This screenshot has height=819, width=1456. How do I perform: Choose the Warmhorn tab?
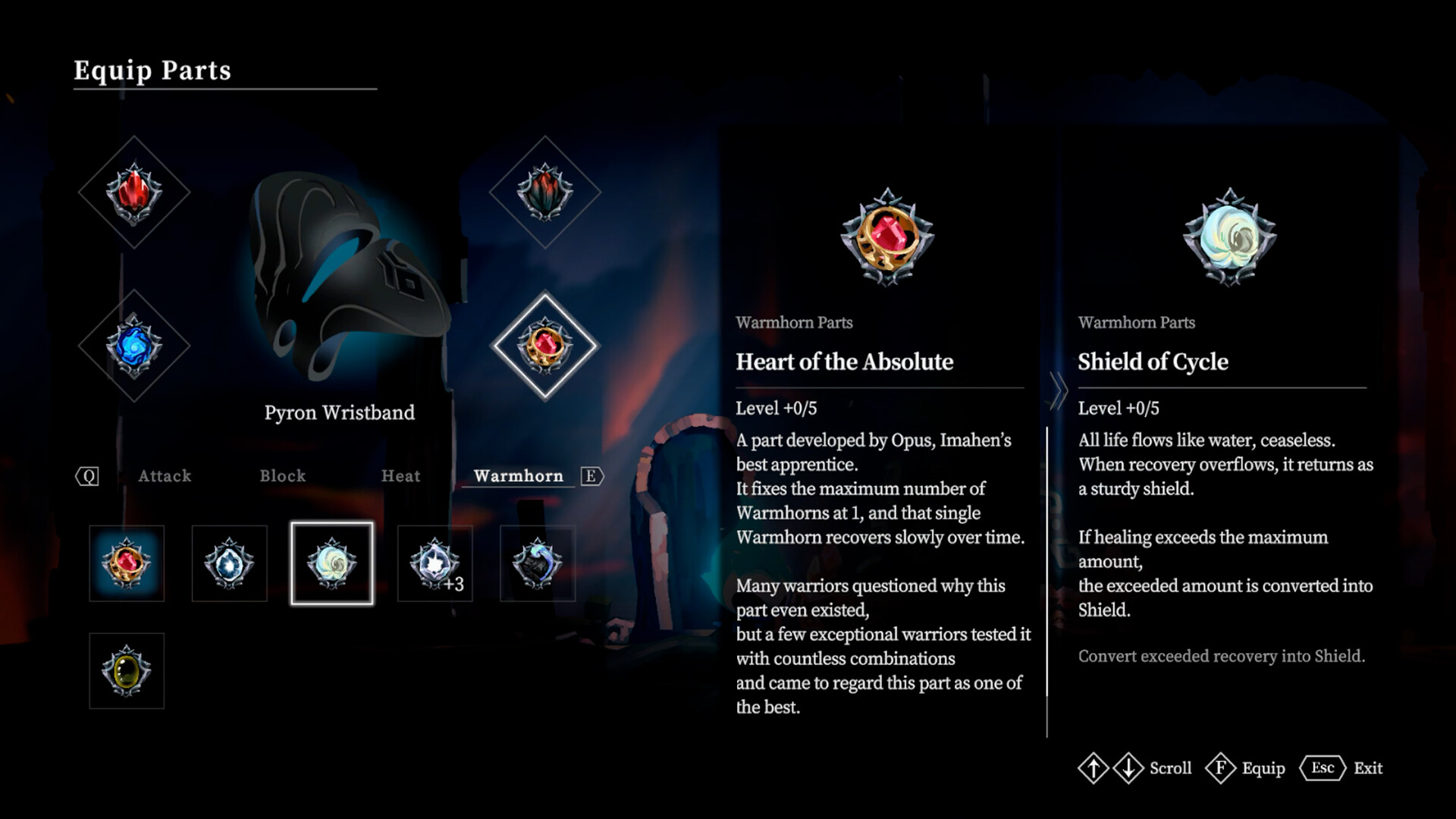tap(519, 476)
